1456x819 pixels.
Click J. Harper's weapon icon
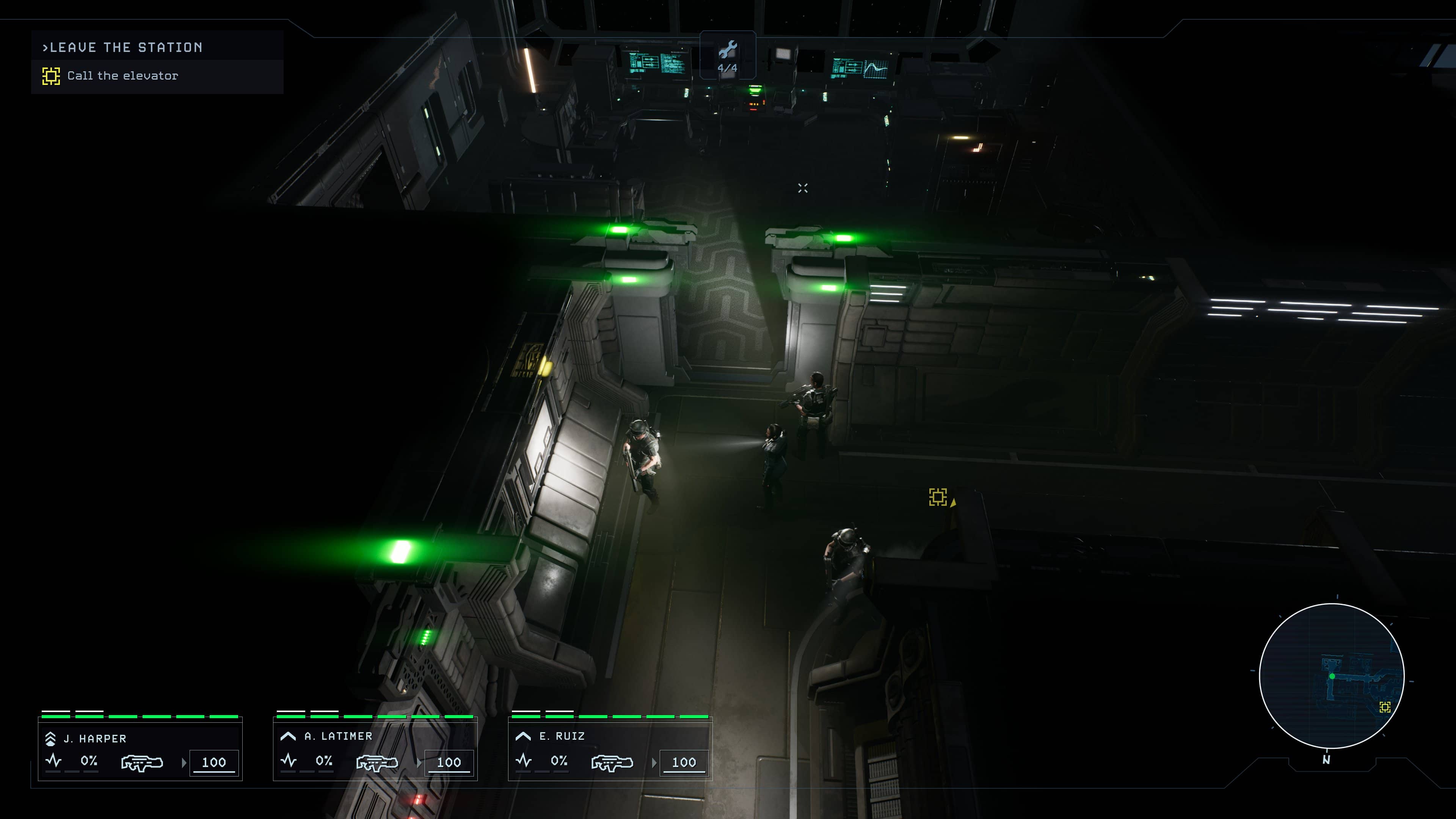click(142, 763)
